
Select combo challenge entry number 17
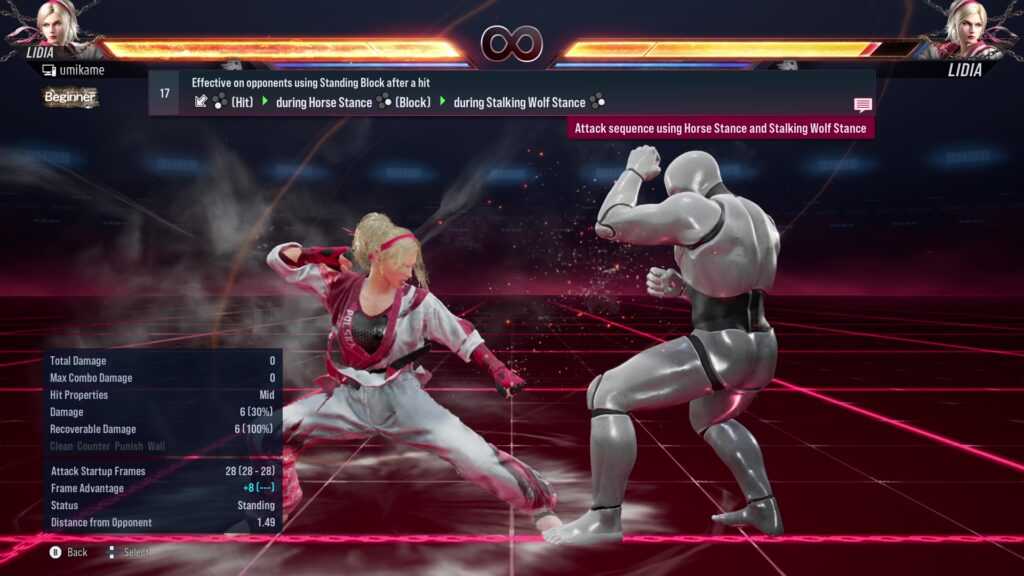coord(165,93)
